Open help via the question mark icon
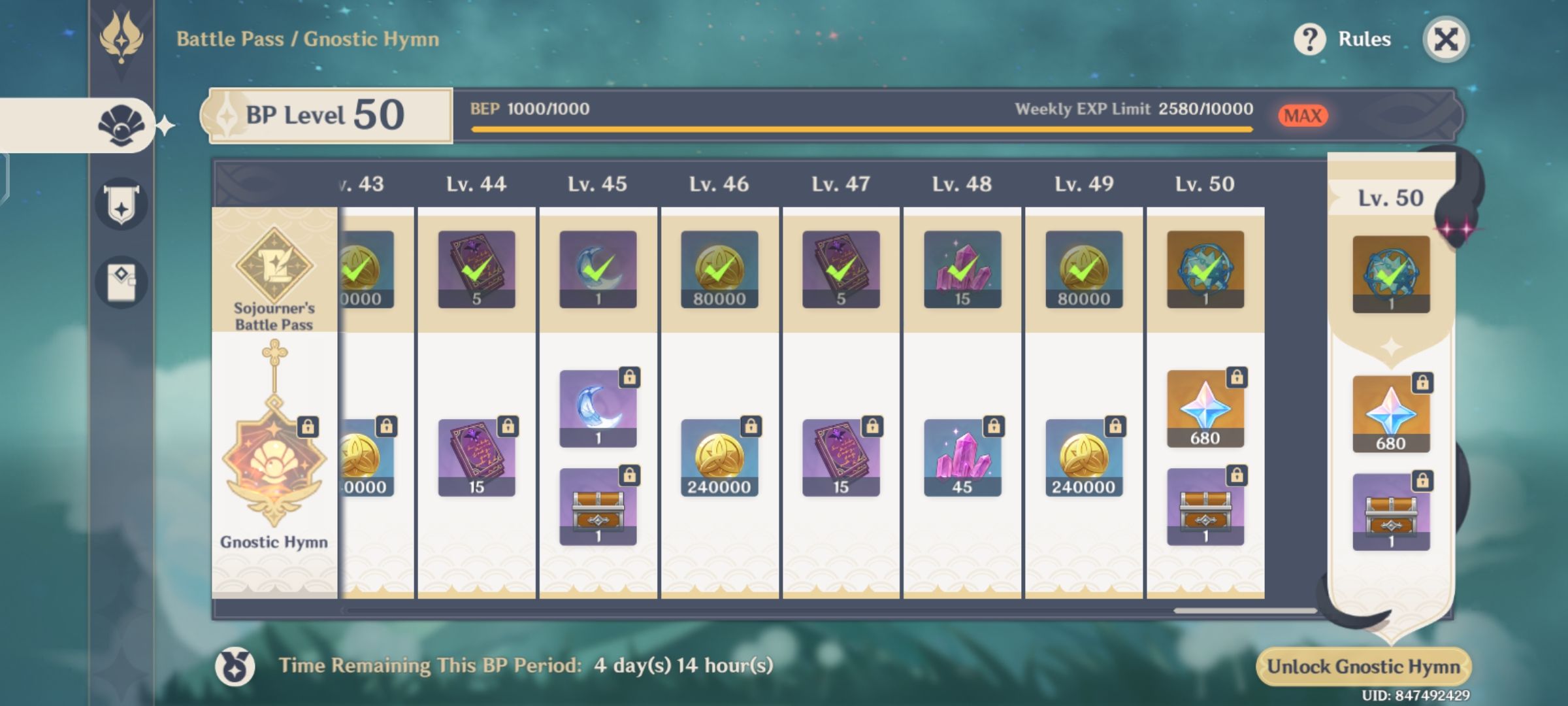 1309,38
